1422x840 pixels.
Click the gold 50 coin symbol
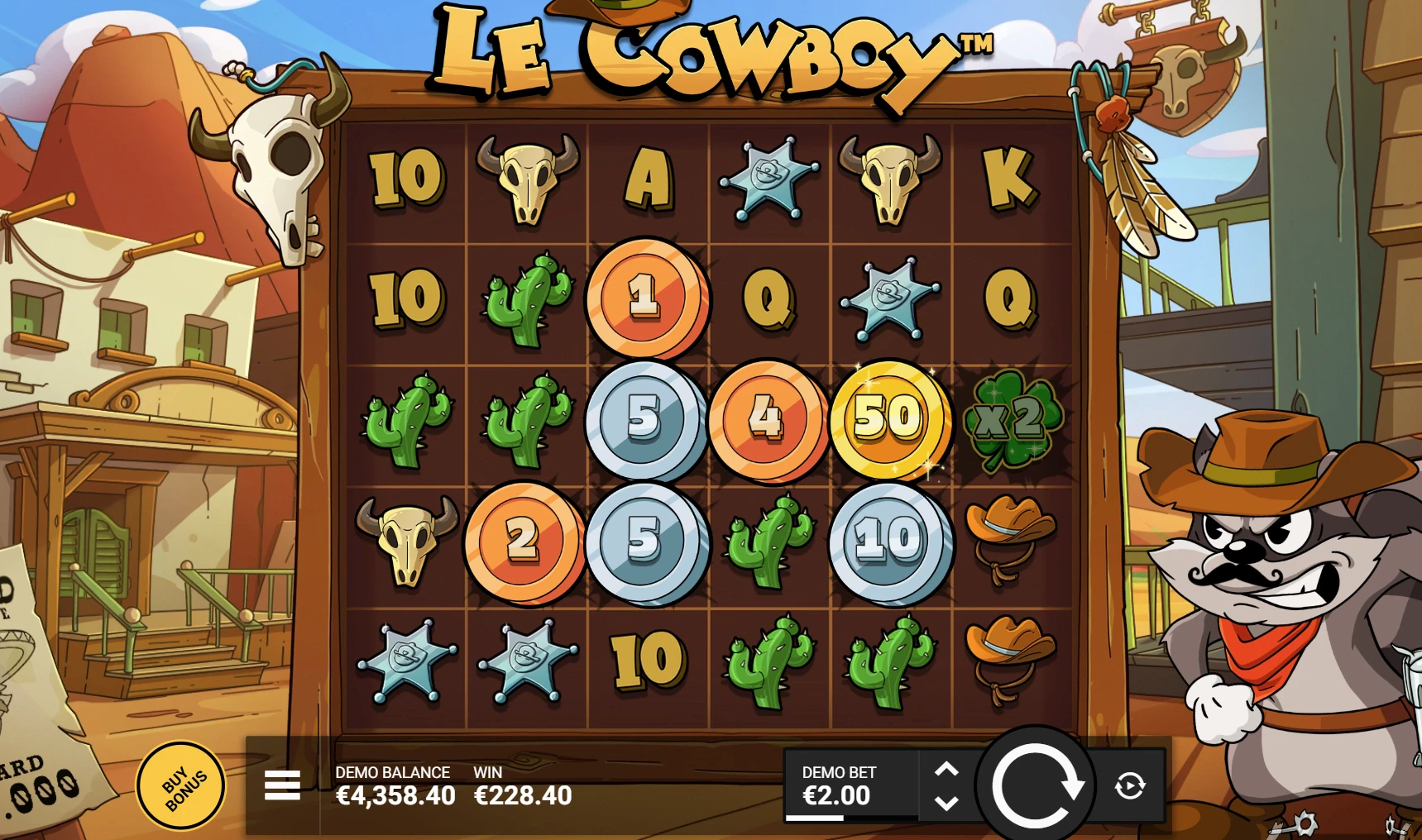(891, 422)
